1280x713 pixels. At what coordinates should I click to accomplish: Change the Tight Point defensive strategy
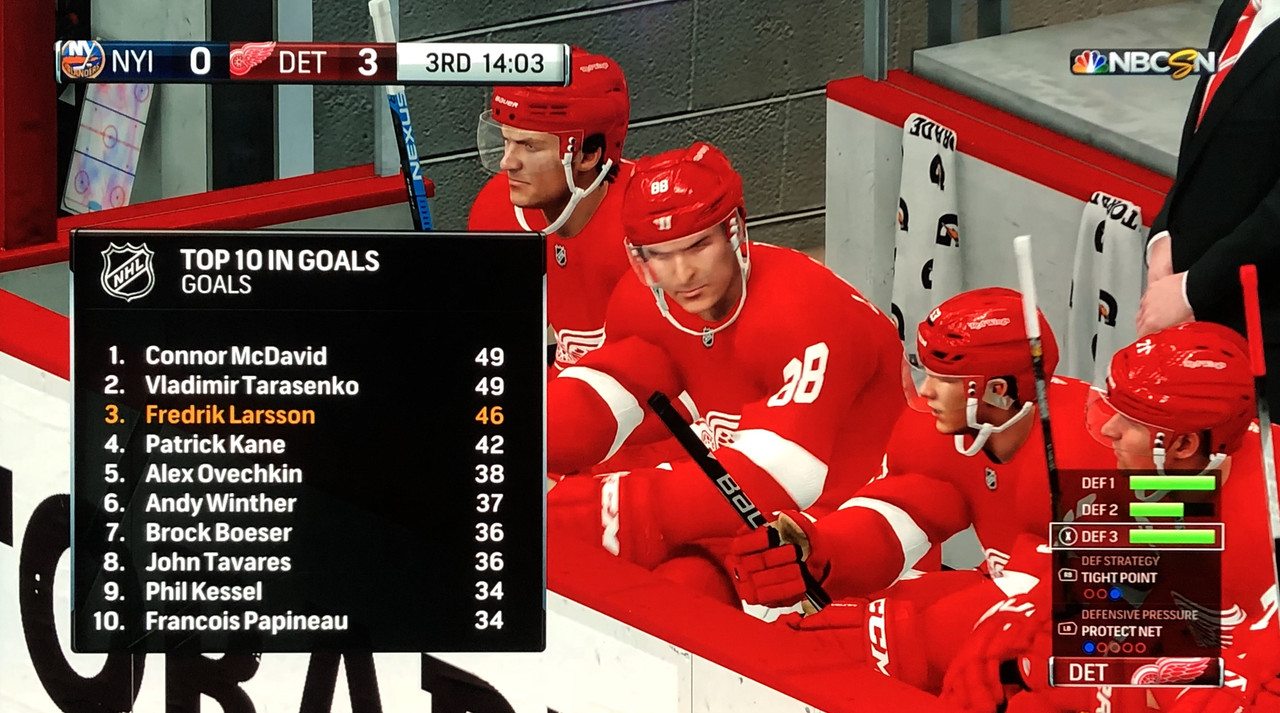(x=1118, y=578)
